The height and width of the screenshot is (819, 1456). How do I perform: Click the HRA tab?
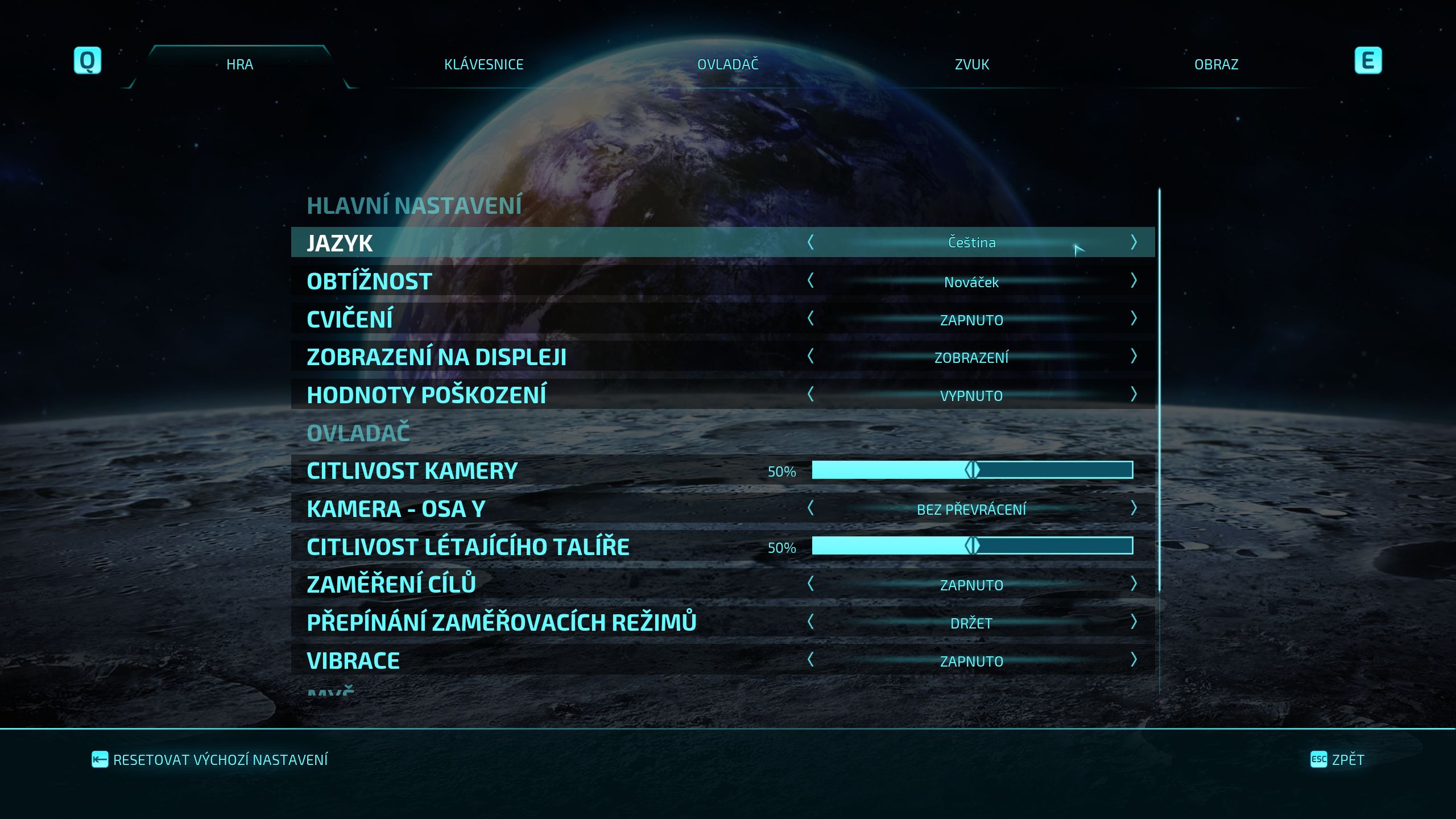click(x=239, y=64)
